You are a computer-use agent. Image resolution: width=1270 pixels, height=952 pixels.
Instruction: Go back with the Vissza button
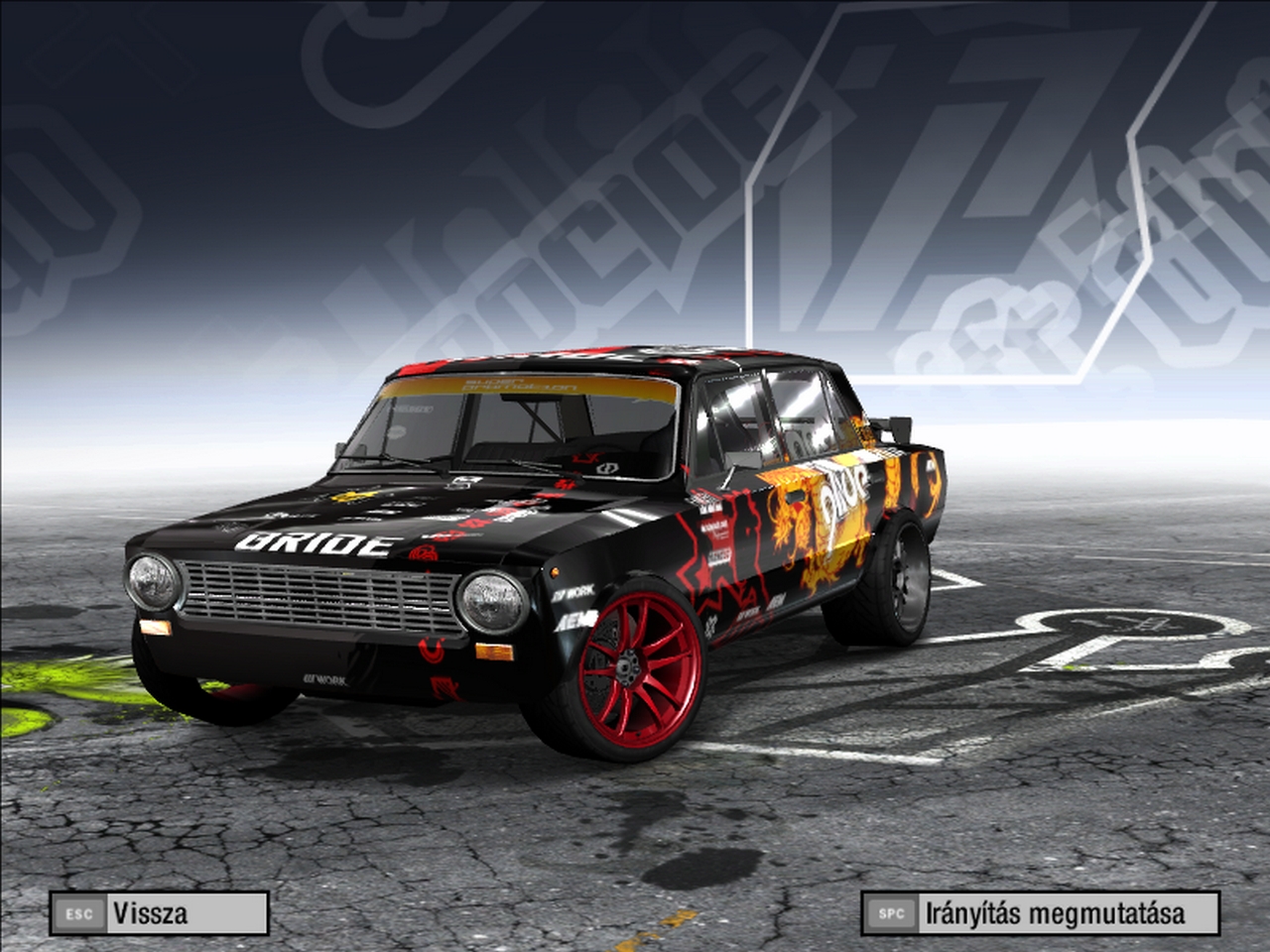point(159,913)
